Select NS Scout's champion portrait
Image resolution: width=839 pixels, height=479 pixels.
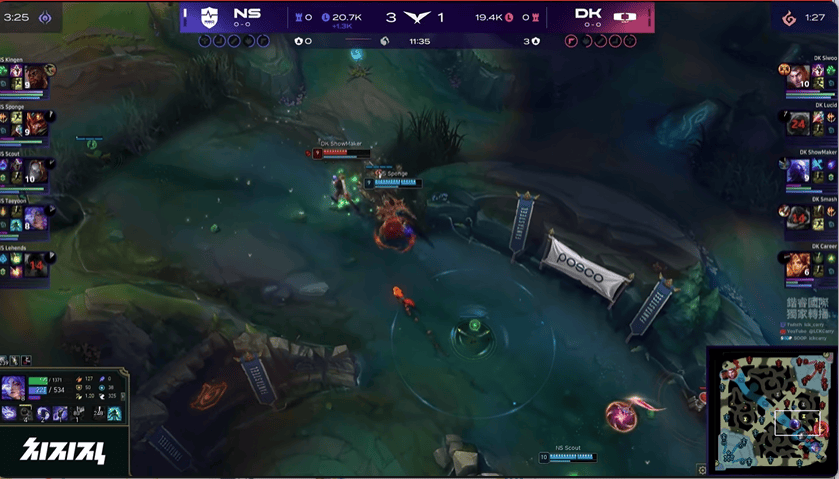tap(35, 171)
